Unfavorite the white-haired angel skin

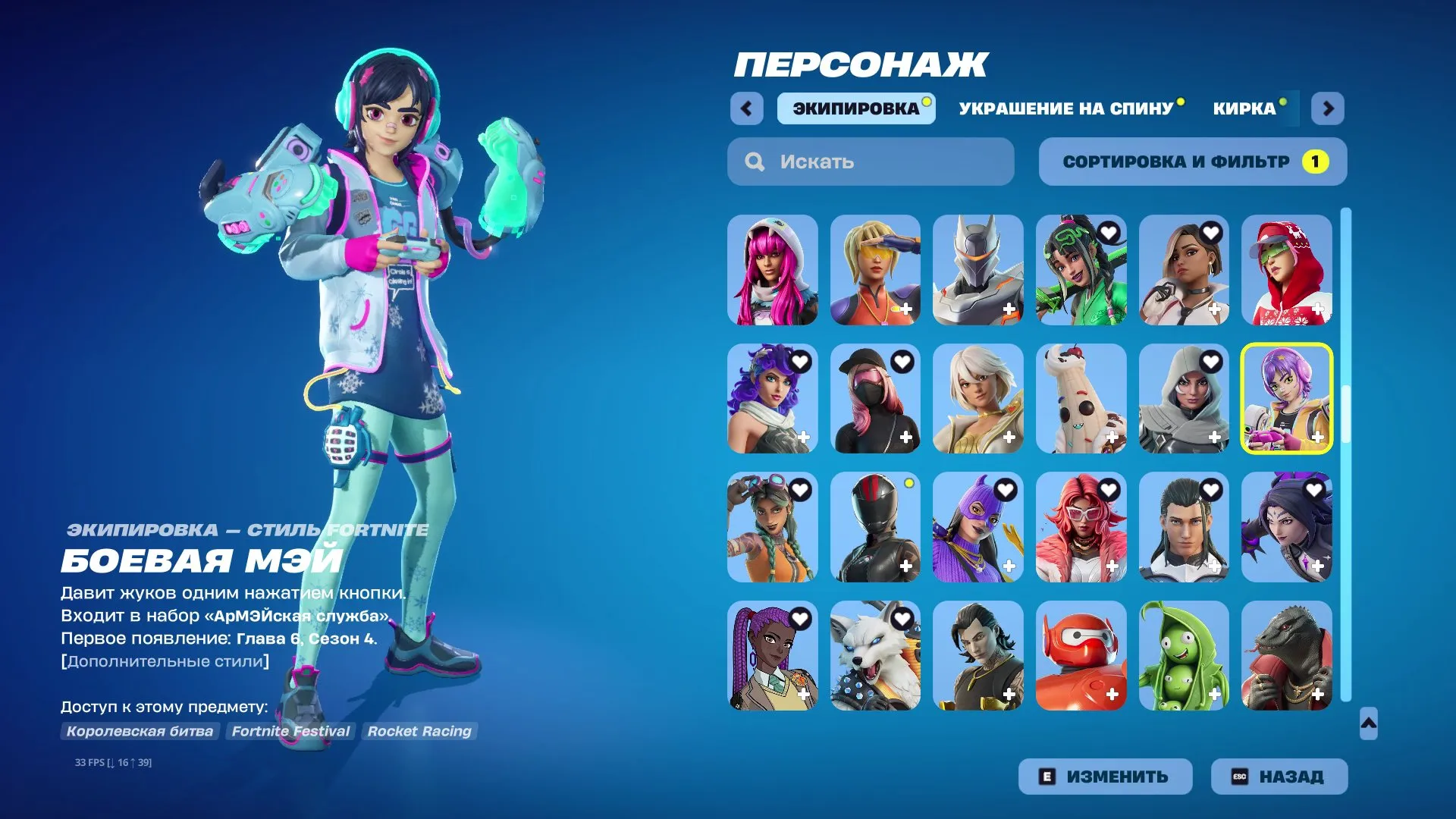click(x=1006, y=361)
